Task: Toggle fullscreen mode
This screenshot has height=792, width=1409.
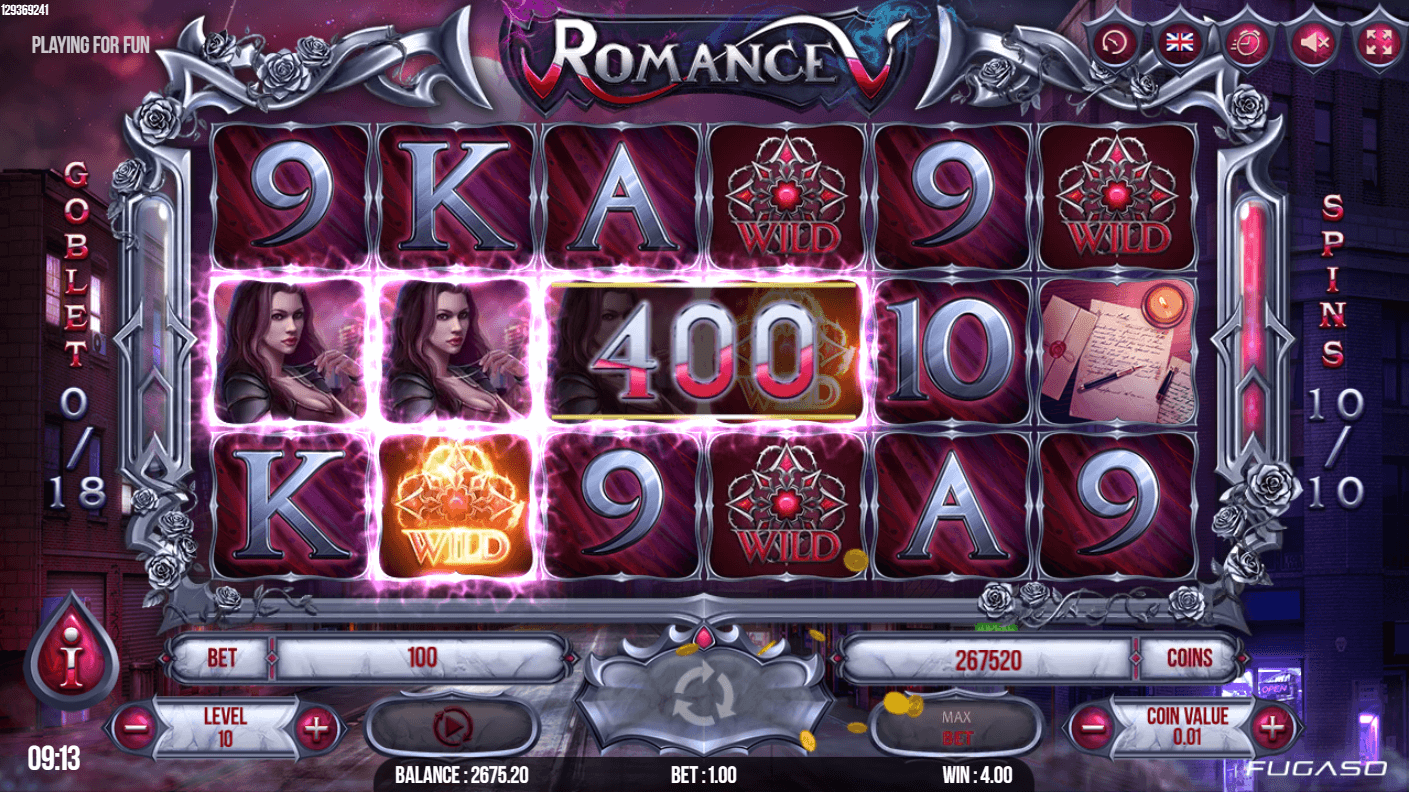Action: (x=1380, y=43)
